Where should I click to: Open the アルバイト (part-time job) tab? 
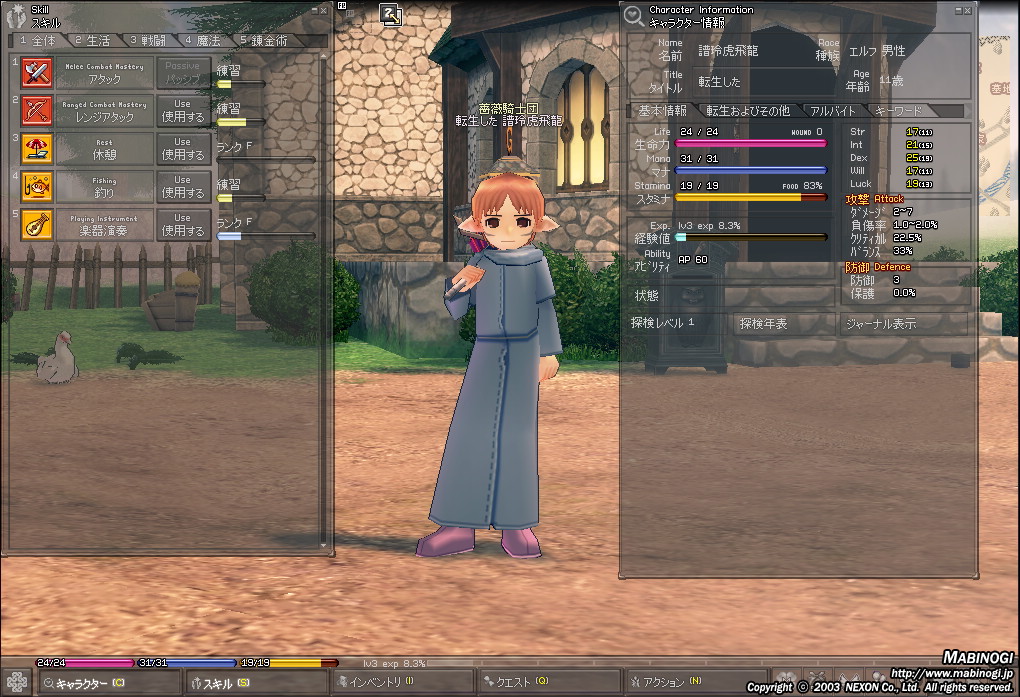point(833,111)
